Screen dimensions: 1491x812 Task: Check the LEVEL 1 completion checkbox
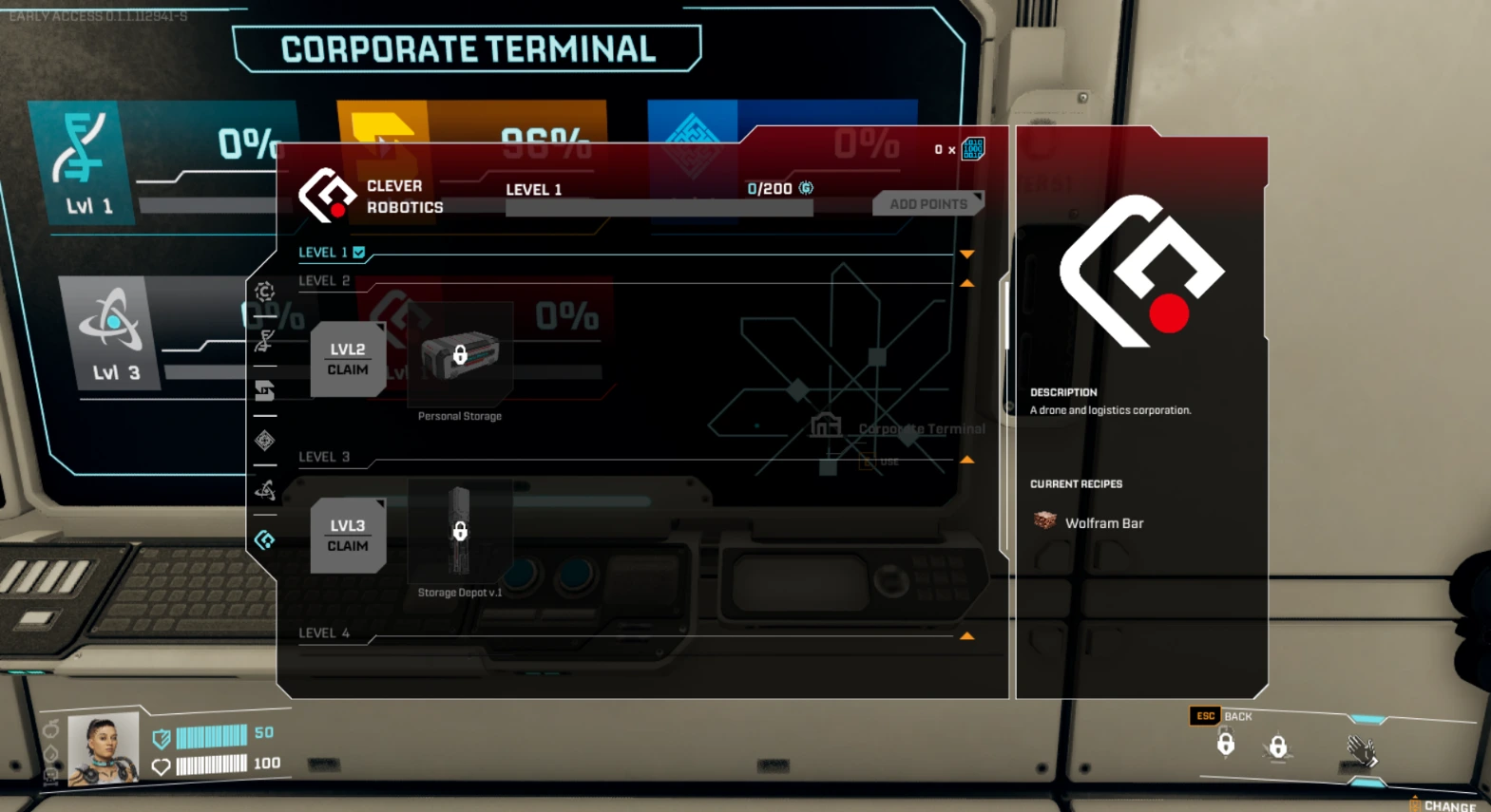pyautogui.click(x=357, y=253)
